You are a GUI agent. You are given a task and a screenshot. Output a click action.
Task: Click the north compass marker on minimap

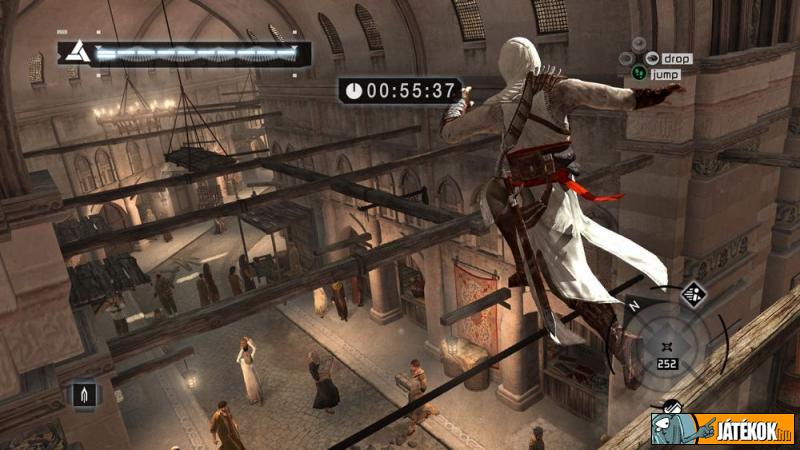click(x=634, y=307)
